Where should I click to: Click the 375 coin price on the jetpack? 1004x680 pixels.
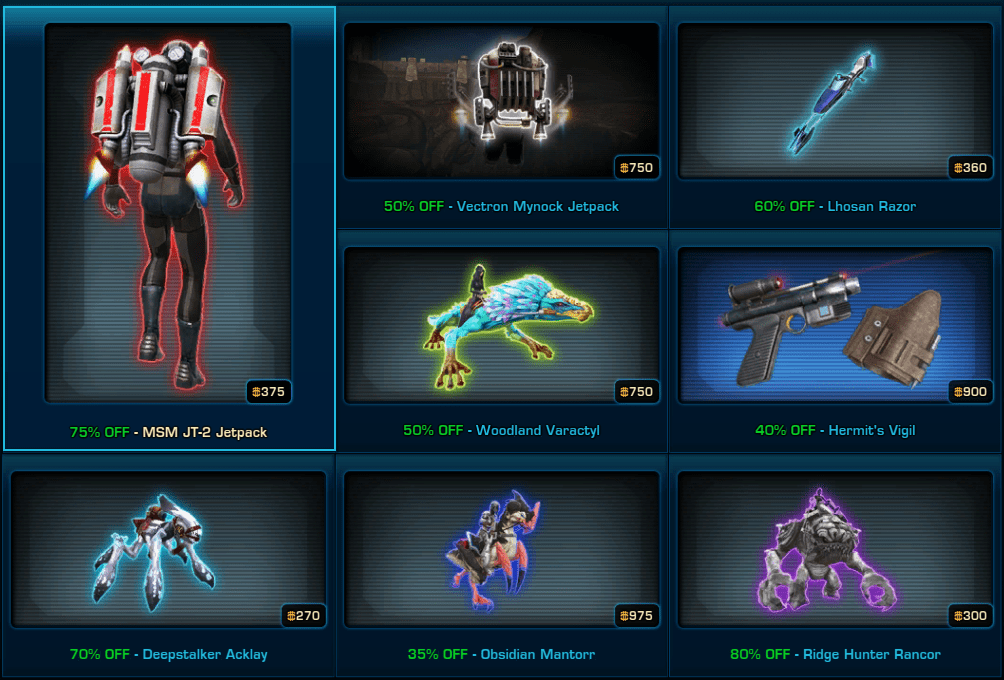pos(270,392)
